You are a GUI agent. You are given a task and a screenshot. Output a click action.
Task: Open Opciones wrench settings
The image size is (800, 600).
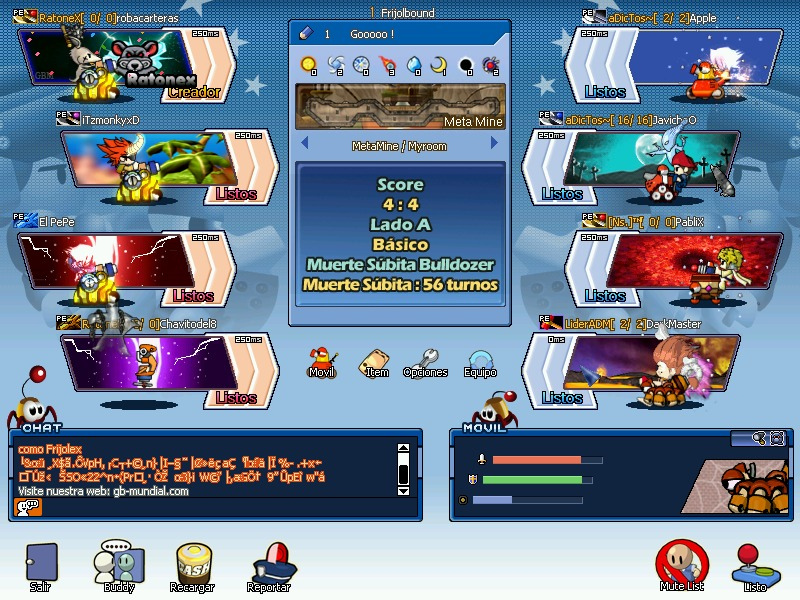pos(426,362)
